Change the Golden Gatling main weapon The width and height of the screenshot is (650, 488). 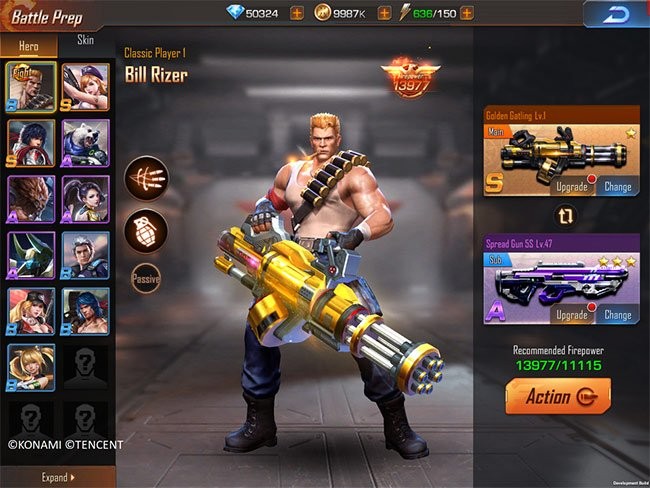(617, 187)
